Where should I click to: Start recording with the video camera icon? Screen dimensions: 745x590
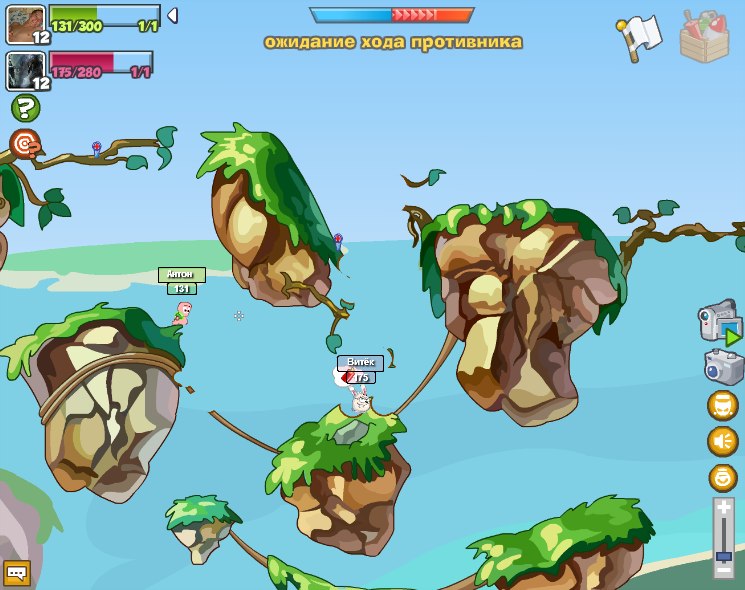(720, 323)
